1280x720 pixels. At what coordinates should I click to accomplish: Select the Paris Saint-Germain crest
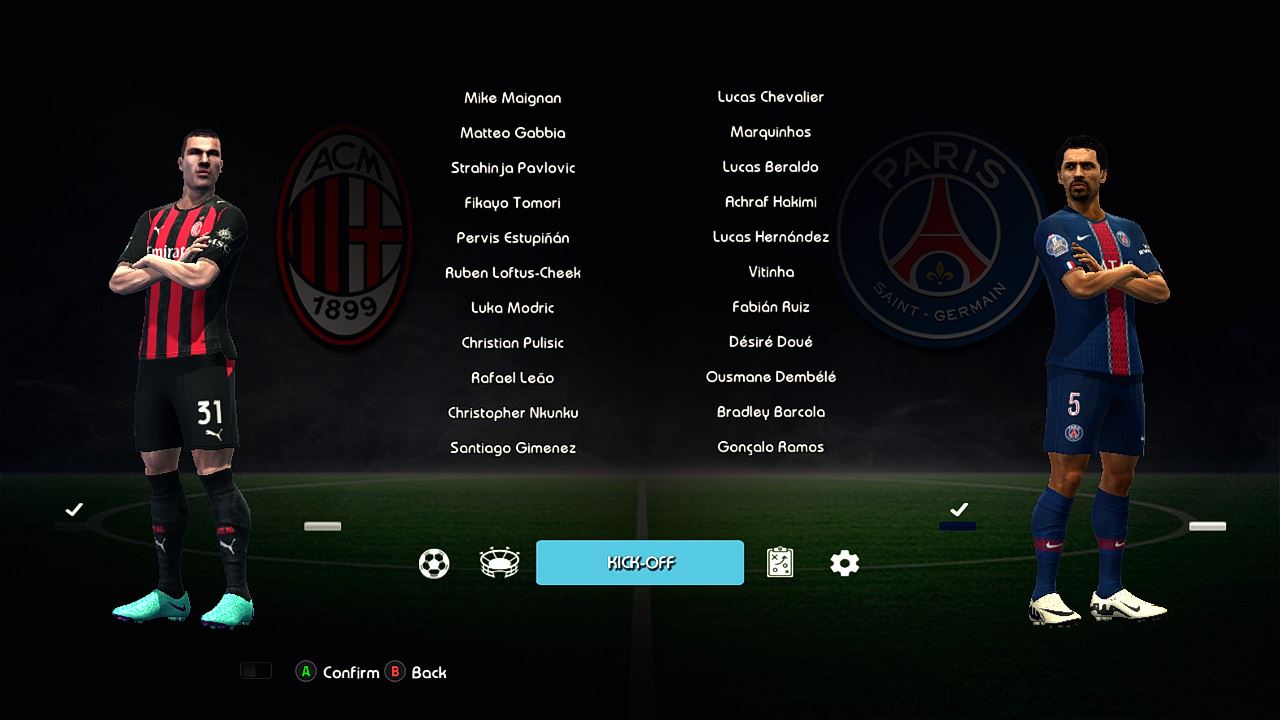tap(939, 237)
